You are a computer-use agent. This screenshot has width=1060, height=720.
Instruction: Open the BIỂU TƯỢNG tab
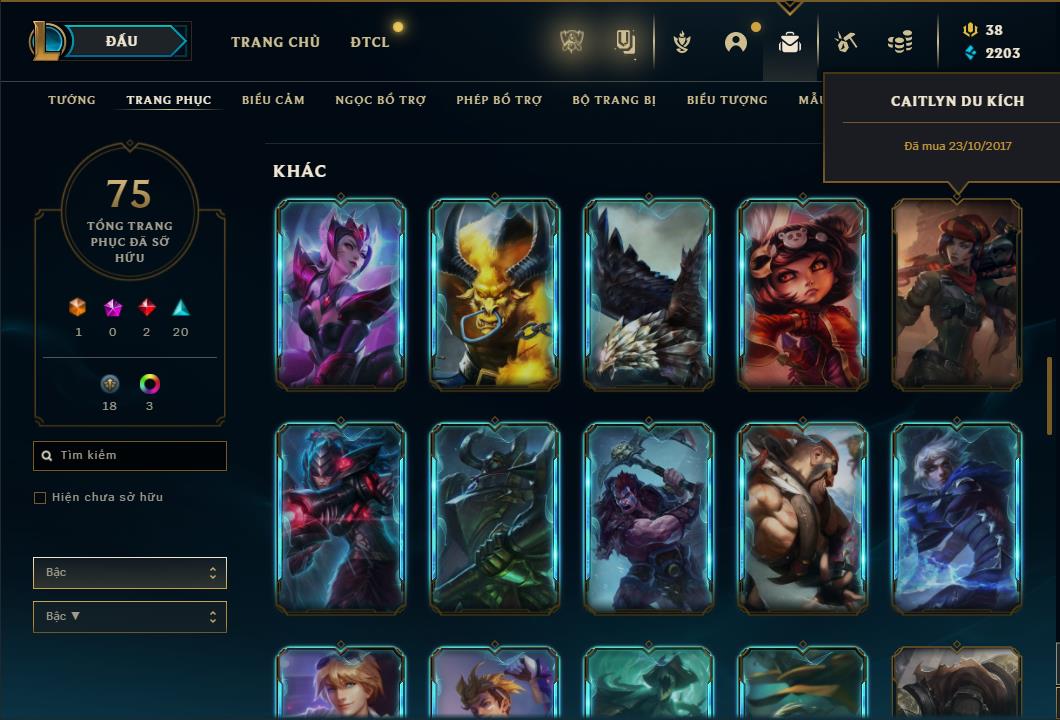tap(727, 100)
